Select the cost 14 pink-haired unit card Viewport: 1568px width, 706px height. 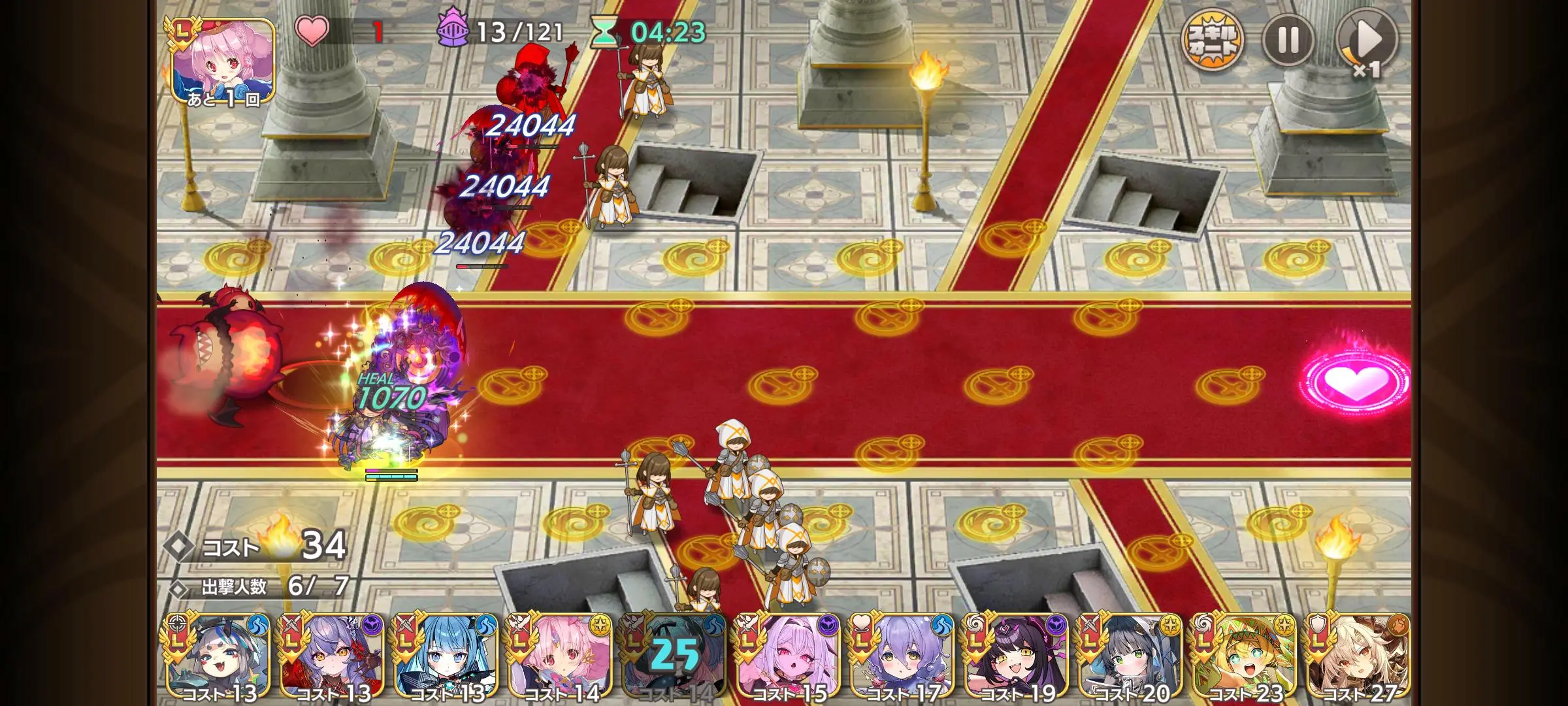(560, 657)
